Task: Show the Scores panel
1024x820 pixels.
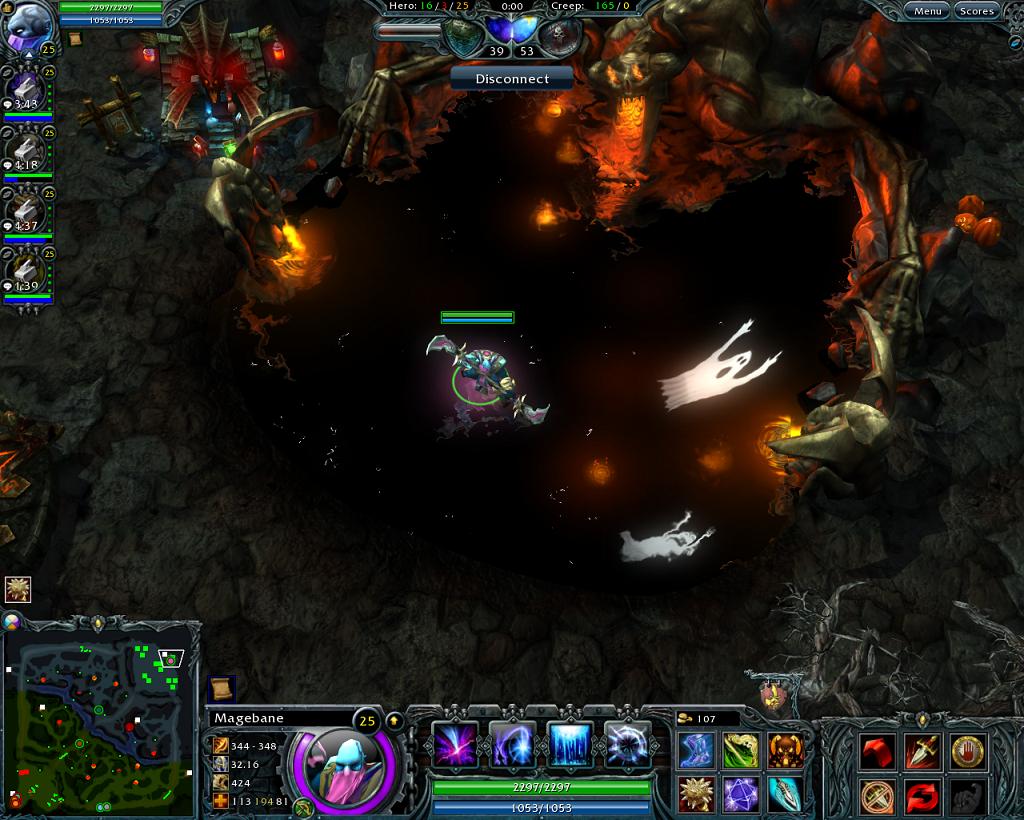Action: coord(976,11)
